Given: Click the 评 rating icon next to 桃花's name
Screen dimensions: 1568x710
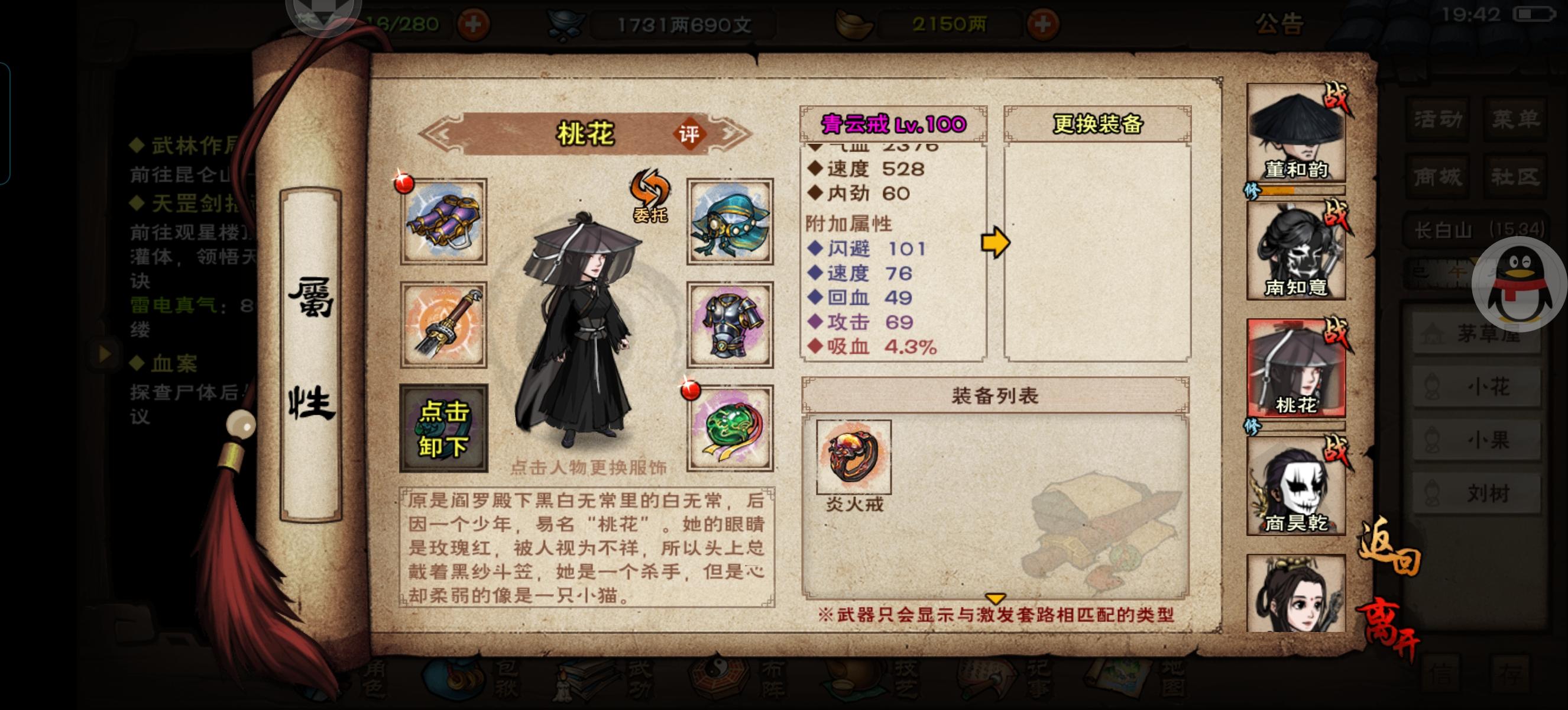Looking at the screenshot, I should (x=691, y=135).
